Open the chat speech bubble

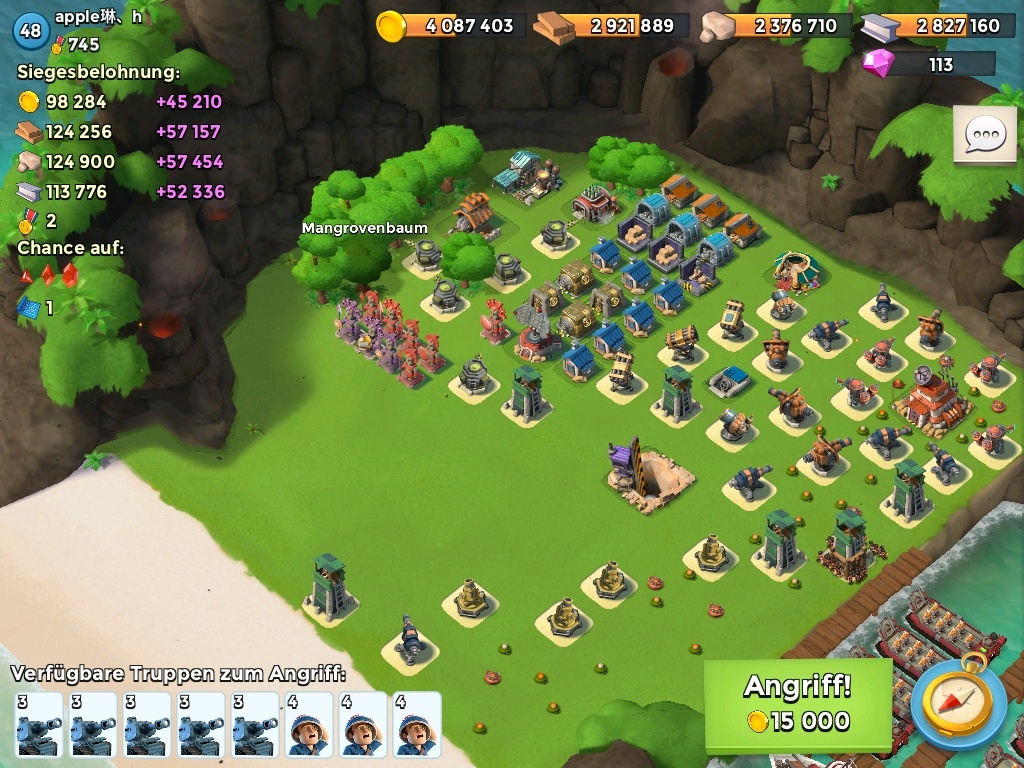984,135
